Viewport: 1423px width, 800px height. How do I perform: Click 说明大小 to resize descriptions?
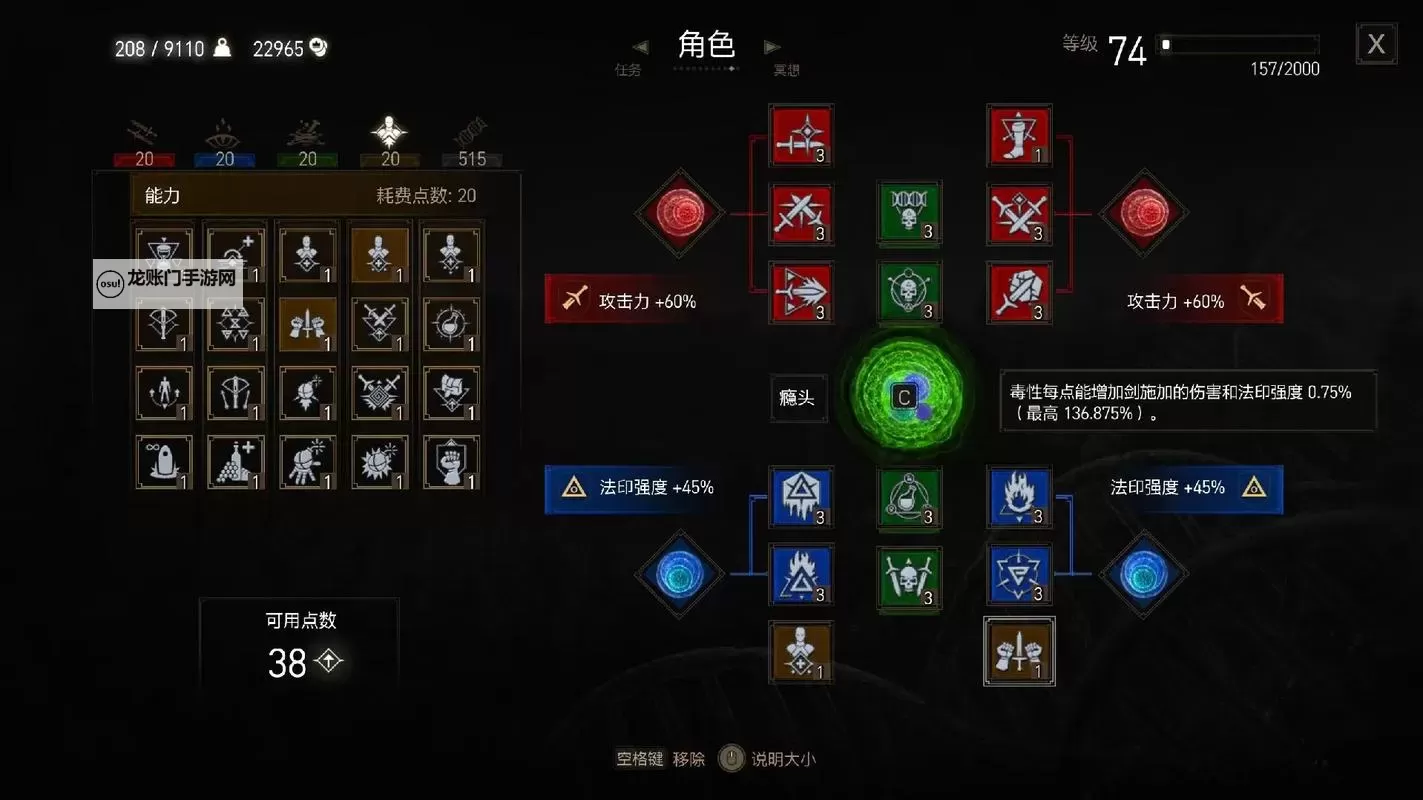pyautogui.click(x=786, y=758)
